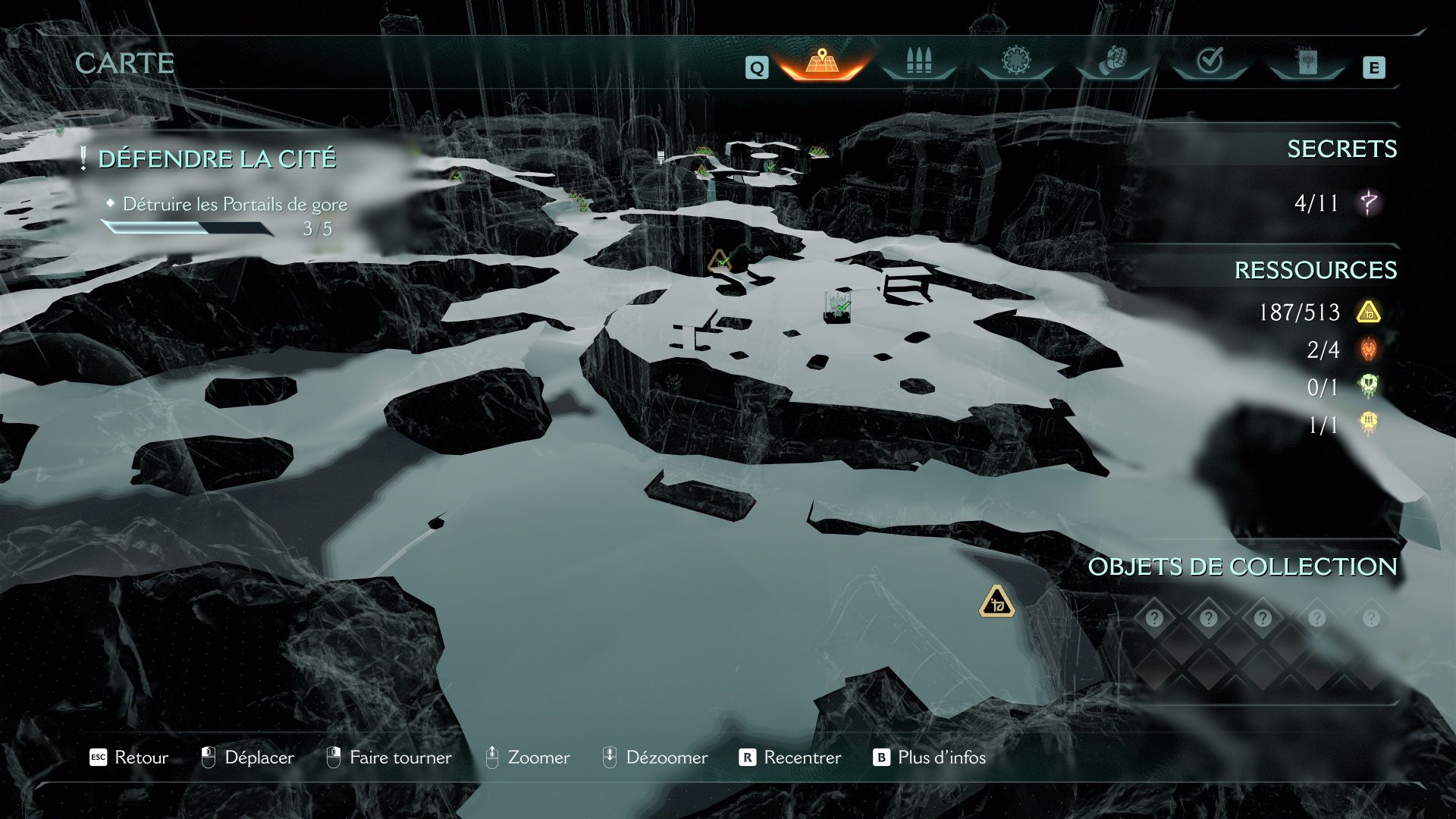Click the checked gold triangle map marker
Viewport: 1456px width, 819px height.
pyautogui.click(x=719, y=262)
